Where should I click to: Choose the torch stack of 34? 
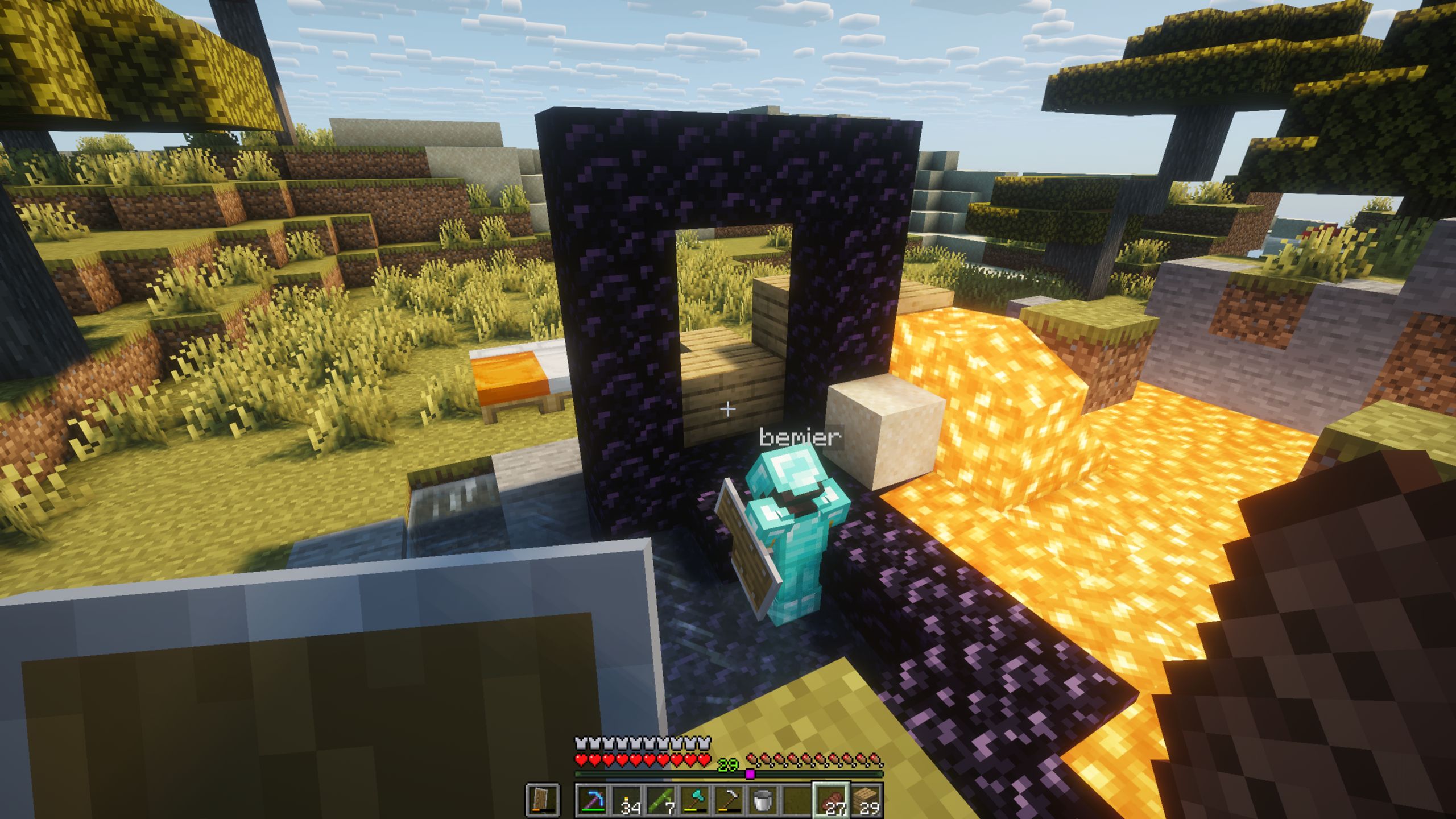click(x=627, y=800)
